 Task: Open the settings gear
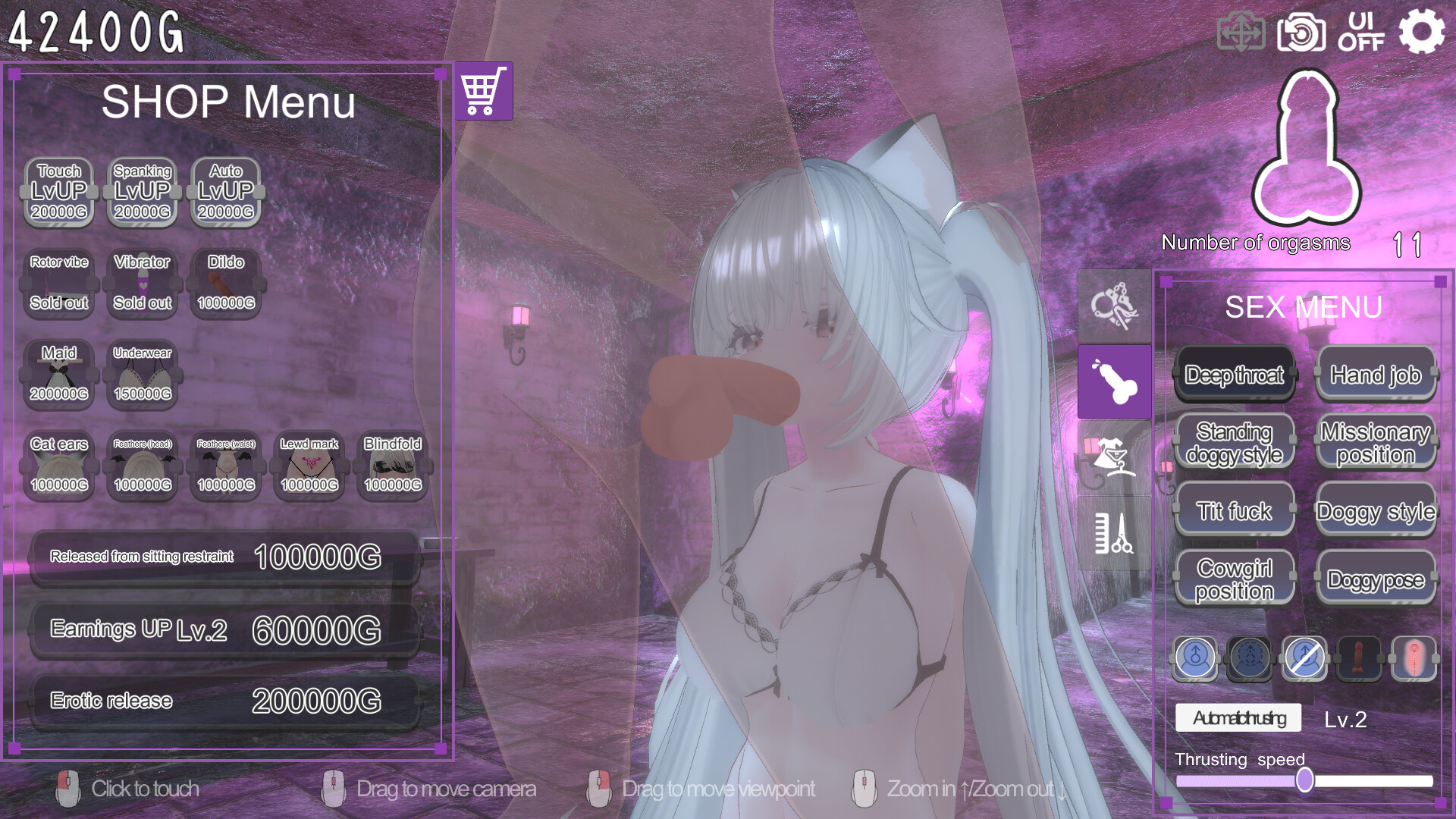point(1421,32)
